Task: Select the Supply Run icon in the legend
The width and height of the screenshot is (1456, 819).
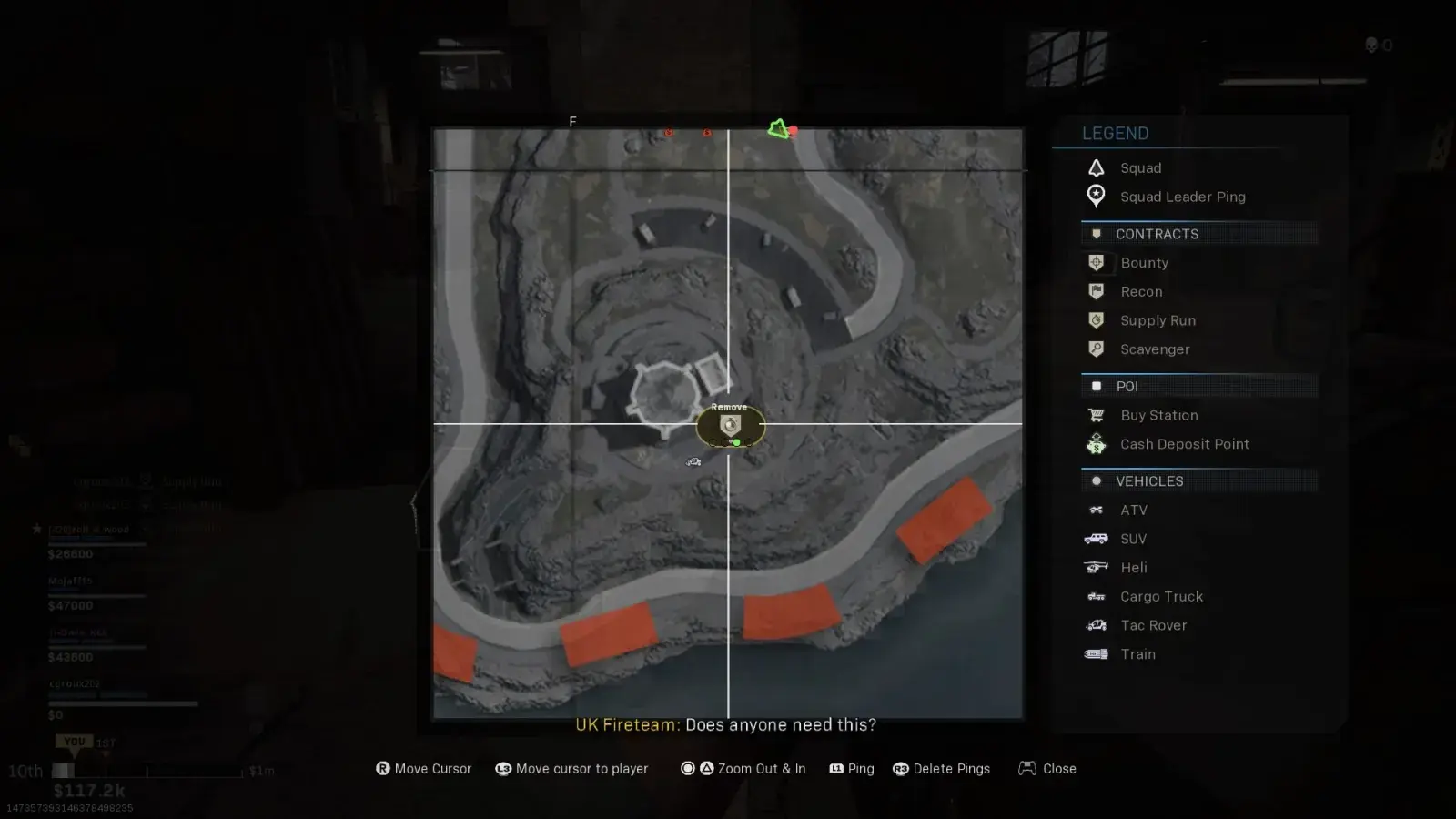Action: 1097,320
